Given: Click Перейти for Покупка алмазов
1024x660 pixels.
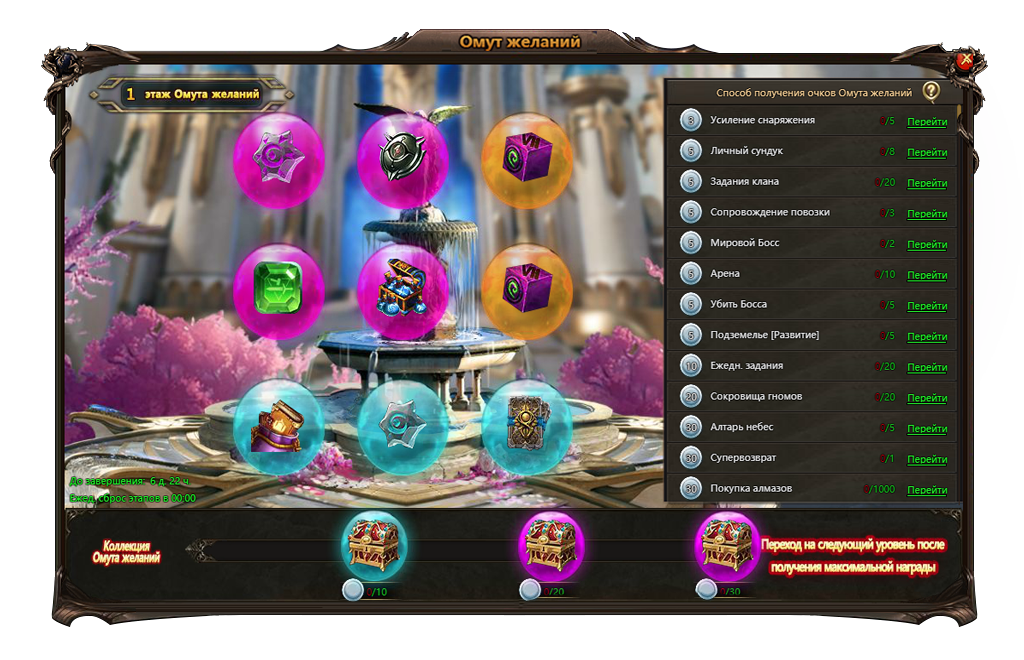Looking at the screenshot, I should pyautogui.click(x=927, y=490).
